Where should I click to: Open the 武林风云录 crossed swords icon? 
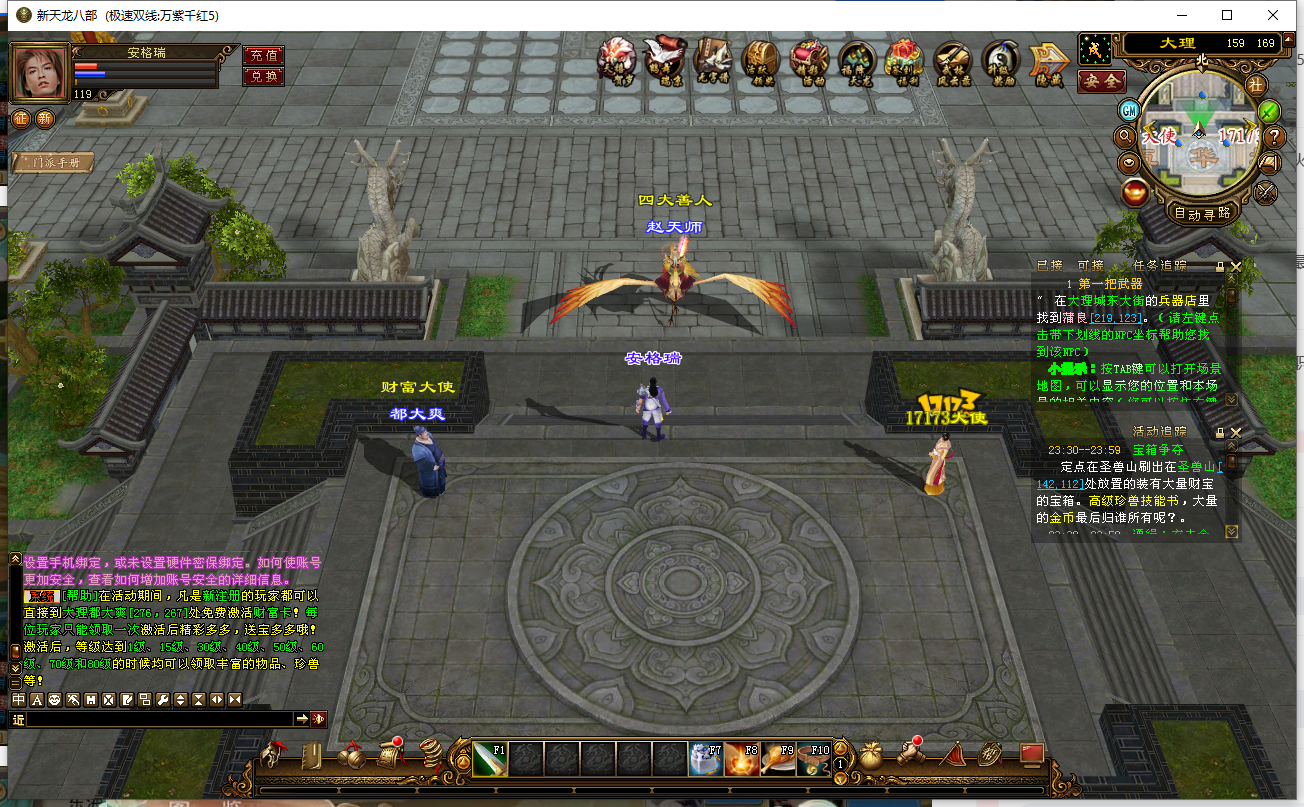click(952, 62)
